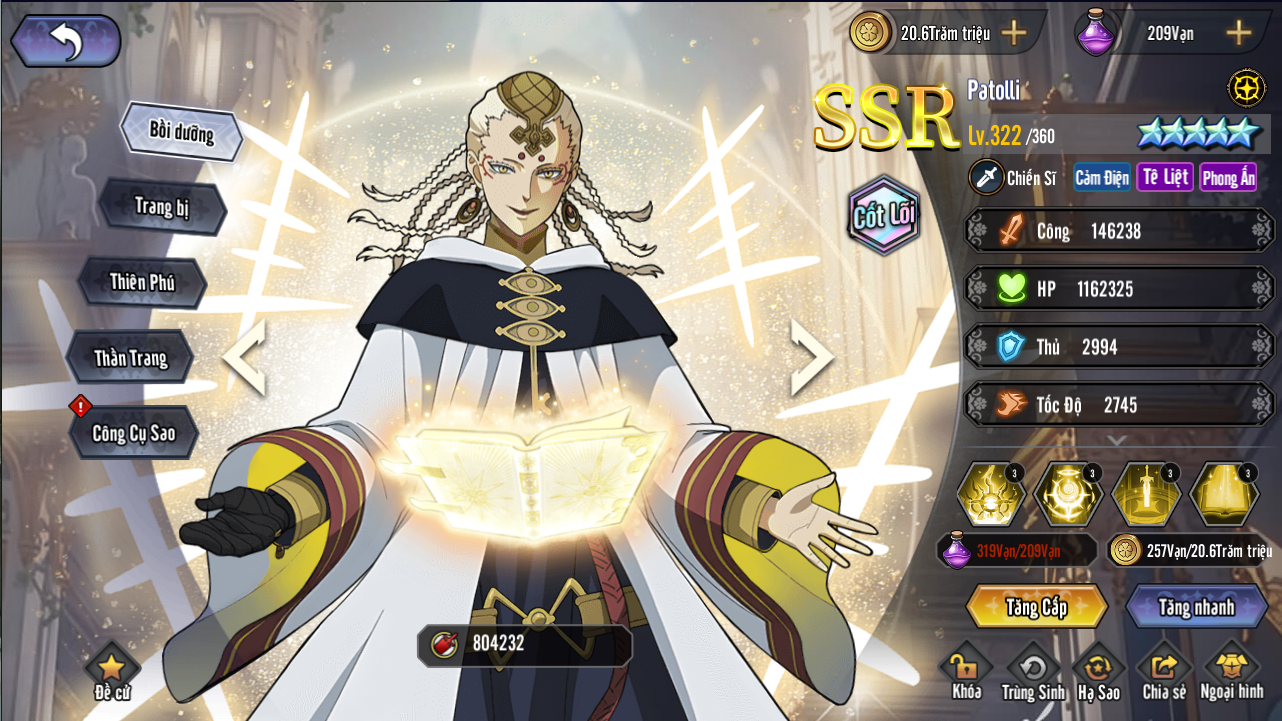
Task: Switch to the Trang bị tab
Action: pyautogui.click(x=162, y=207)
